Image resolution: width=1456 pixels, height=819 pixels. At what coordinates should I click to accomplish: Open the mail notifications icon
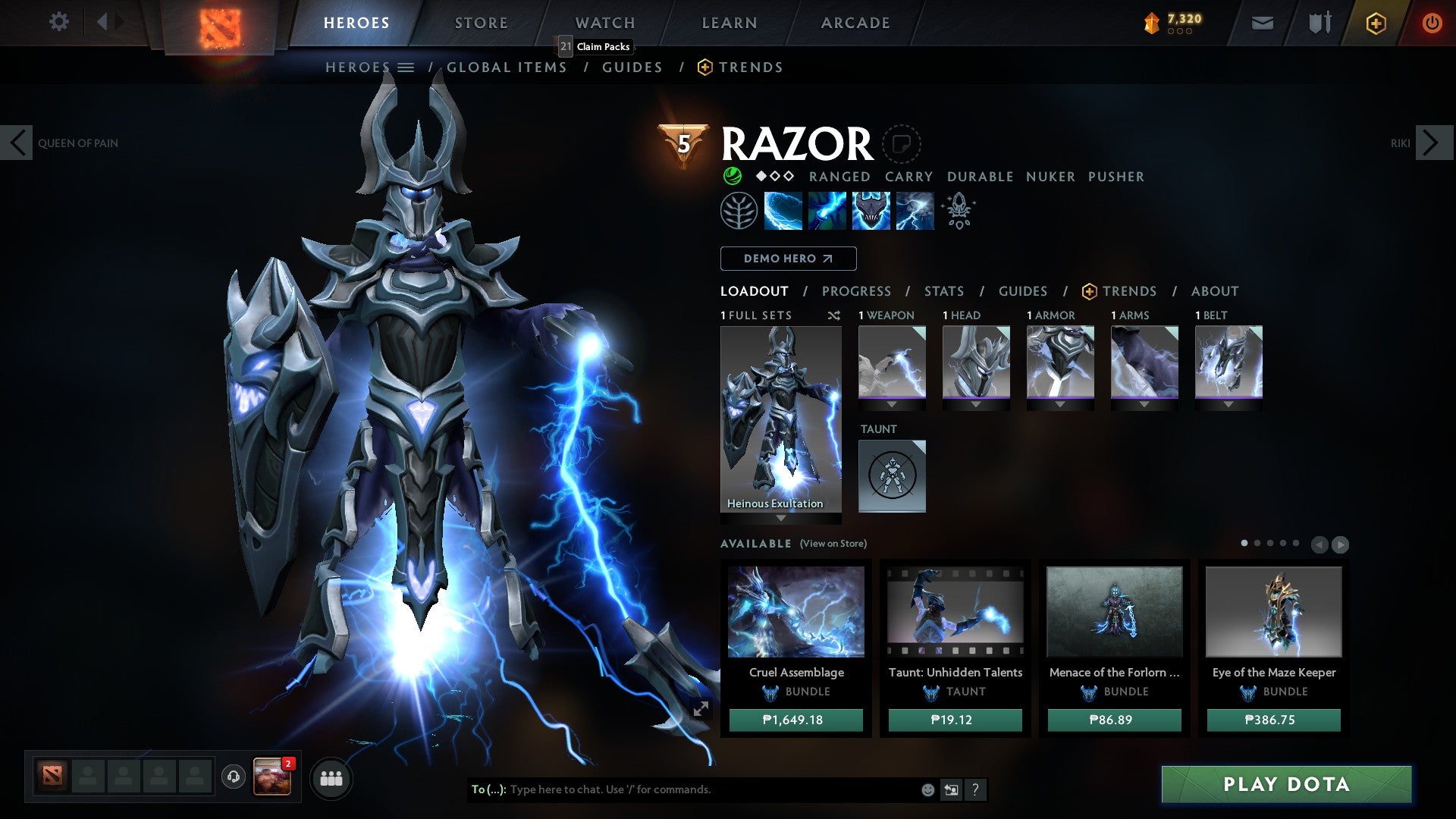[x=1262, y=23]
